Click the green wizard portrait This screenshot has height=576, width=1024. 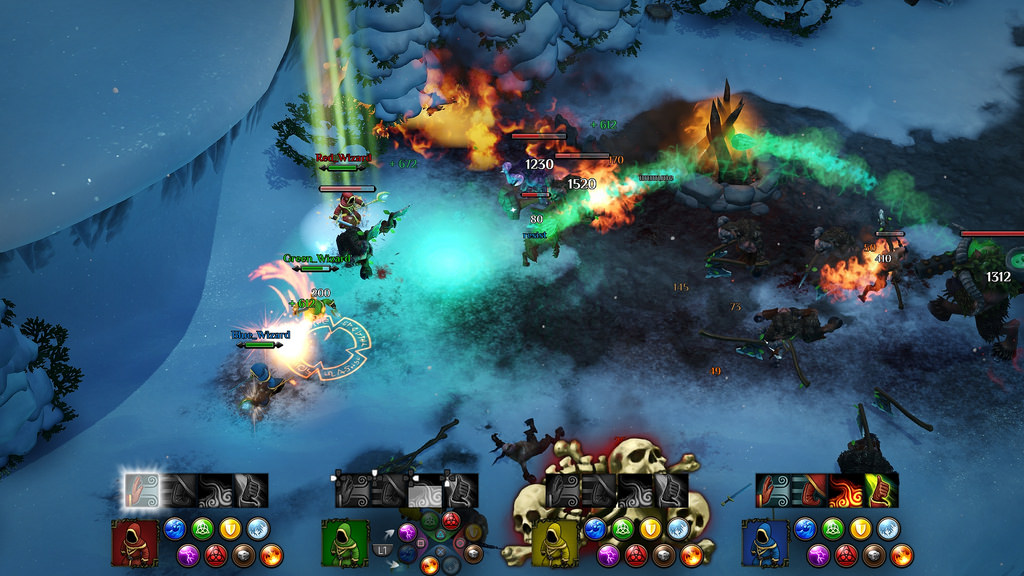344,540
